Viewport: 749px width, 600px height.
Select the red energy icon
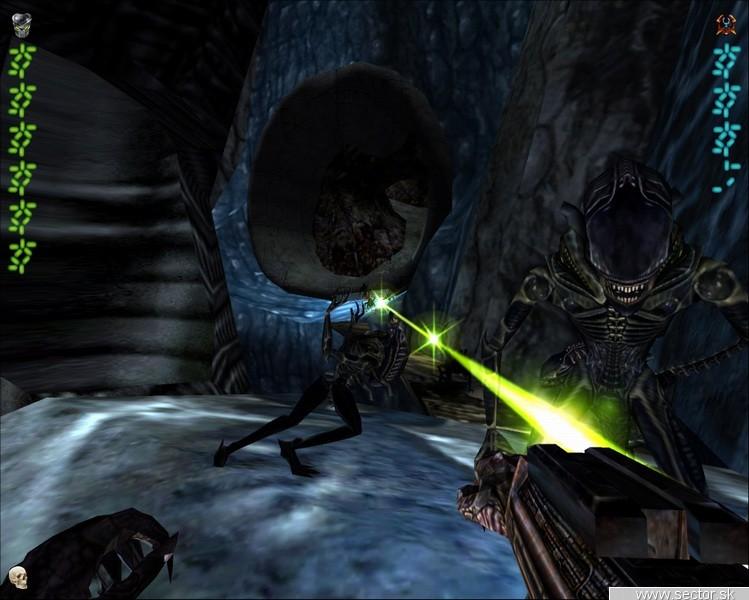727,25
